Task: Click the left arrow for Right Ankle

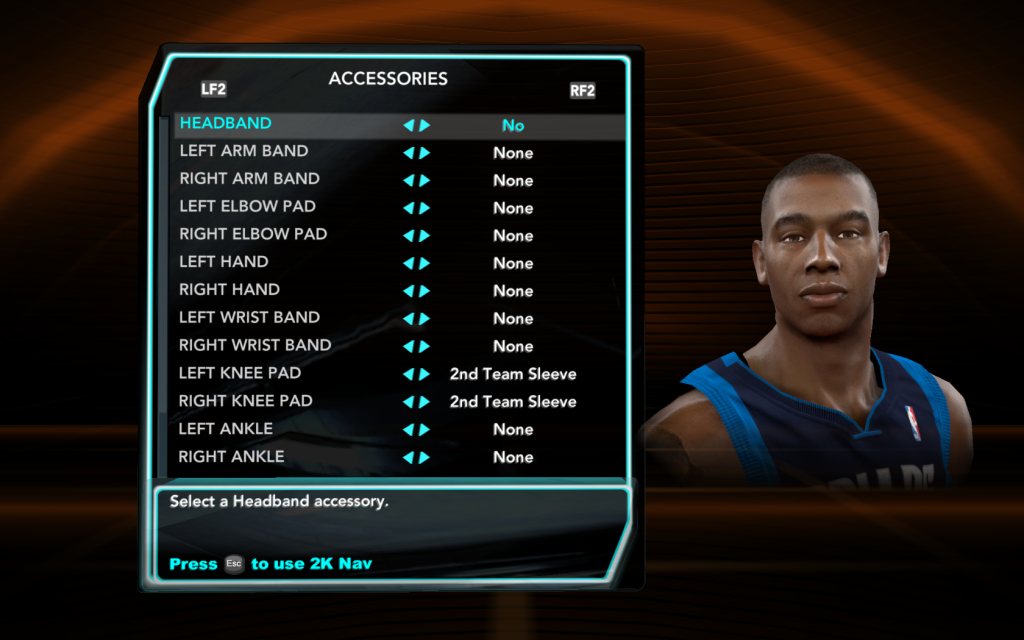Action: point(408,457)
